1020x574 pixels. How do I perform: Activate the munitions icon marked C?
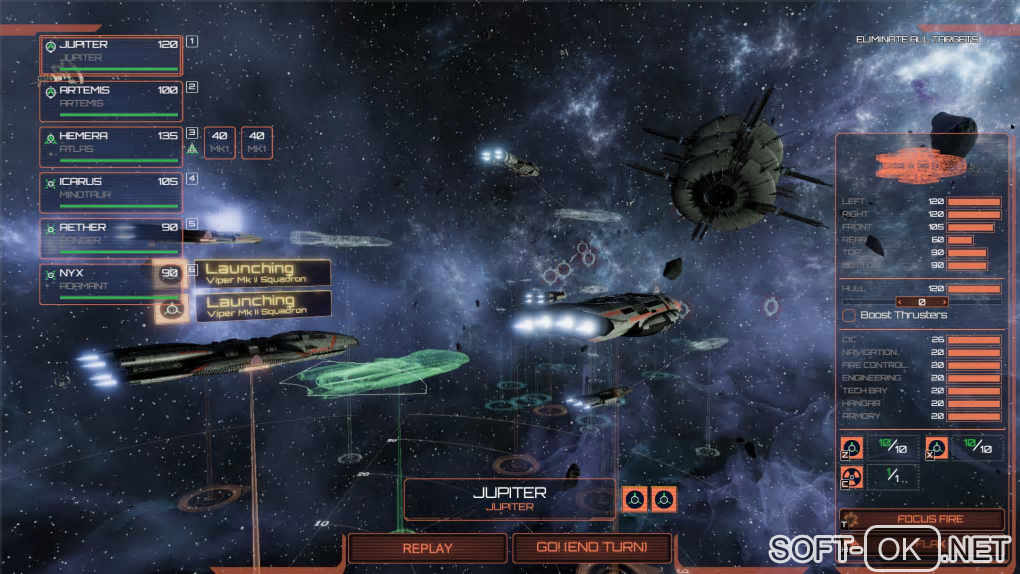[853, 477]
